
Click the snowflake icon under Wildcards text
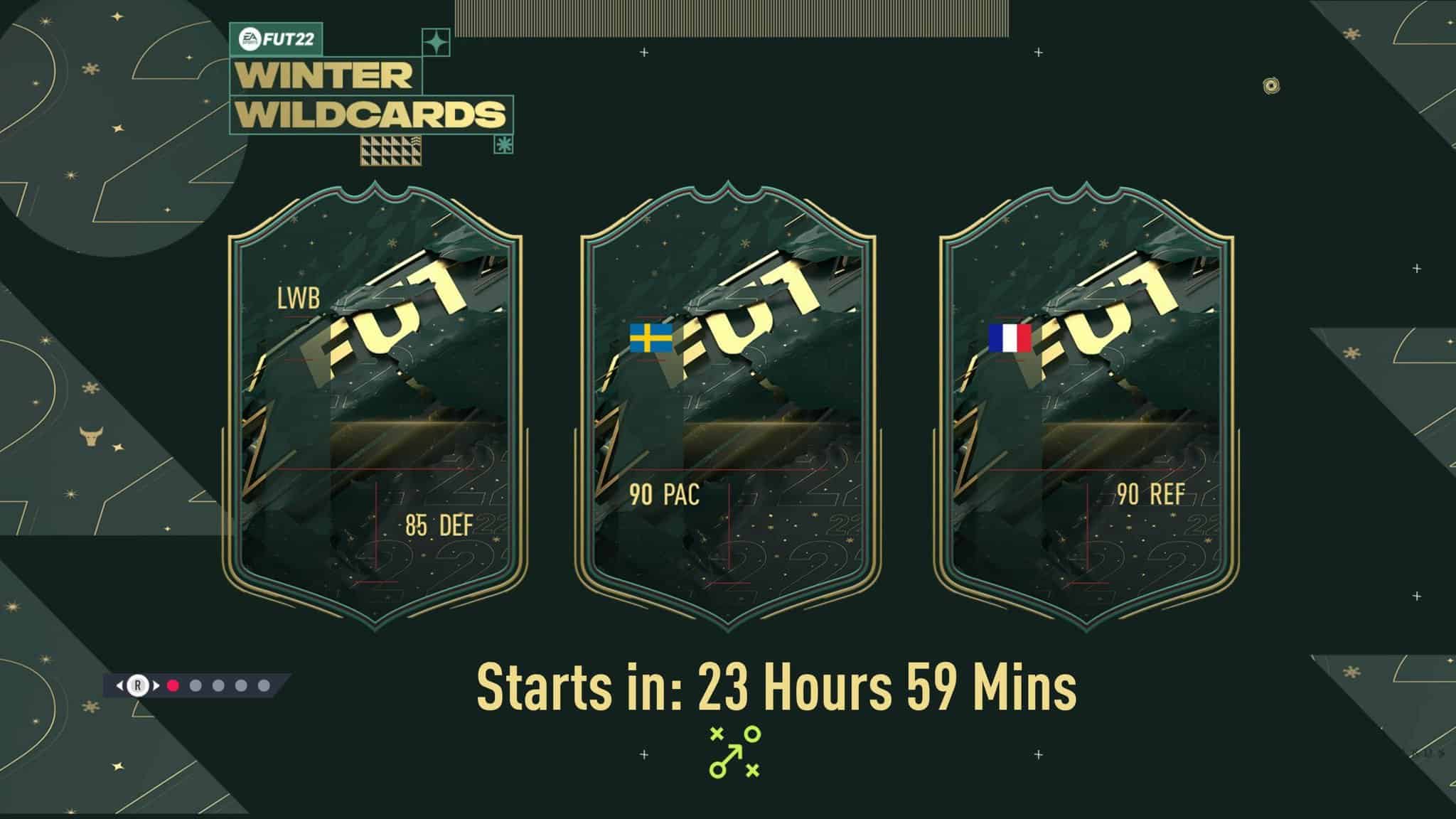click(x=503, y=144)
